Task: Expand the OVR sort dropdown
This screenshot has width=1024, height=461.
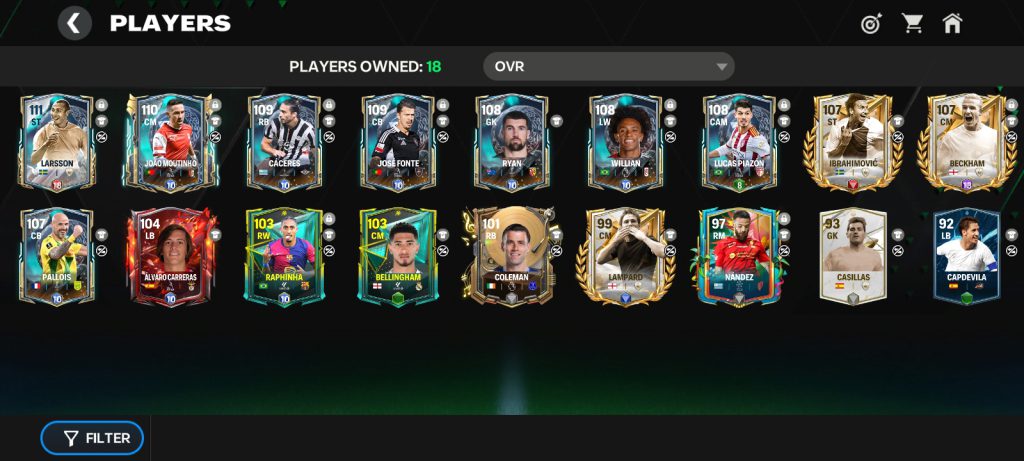Action: tap(608, 67)
